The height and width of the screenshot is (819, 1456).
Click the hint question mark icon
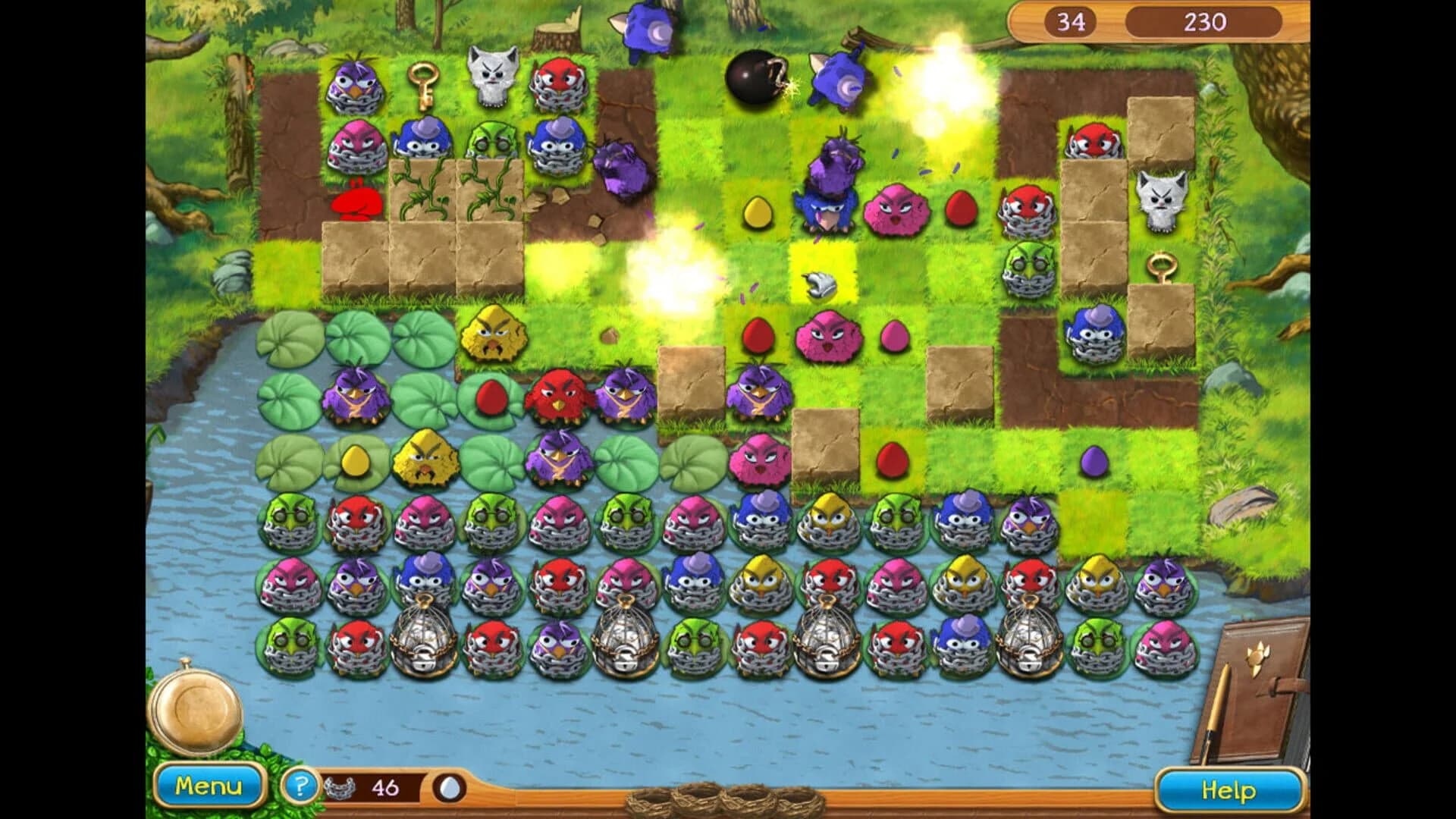coord(301,789)
